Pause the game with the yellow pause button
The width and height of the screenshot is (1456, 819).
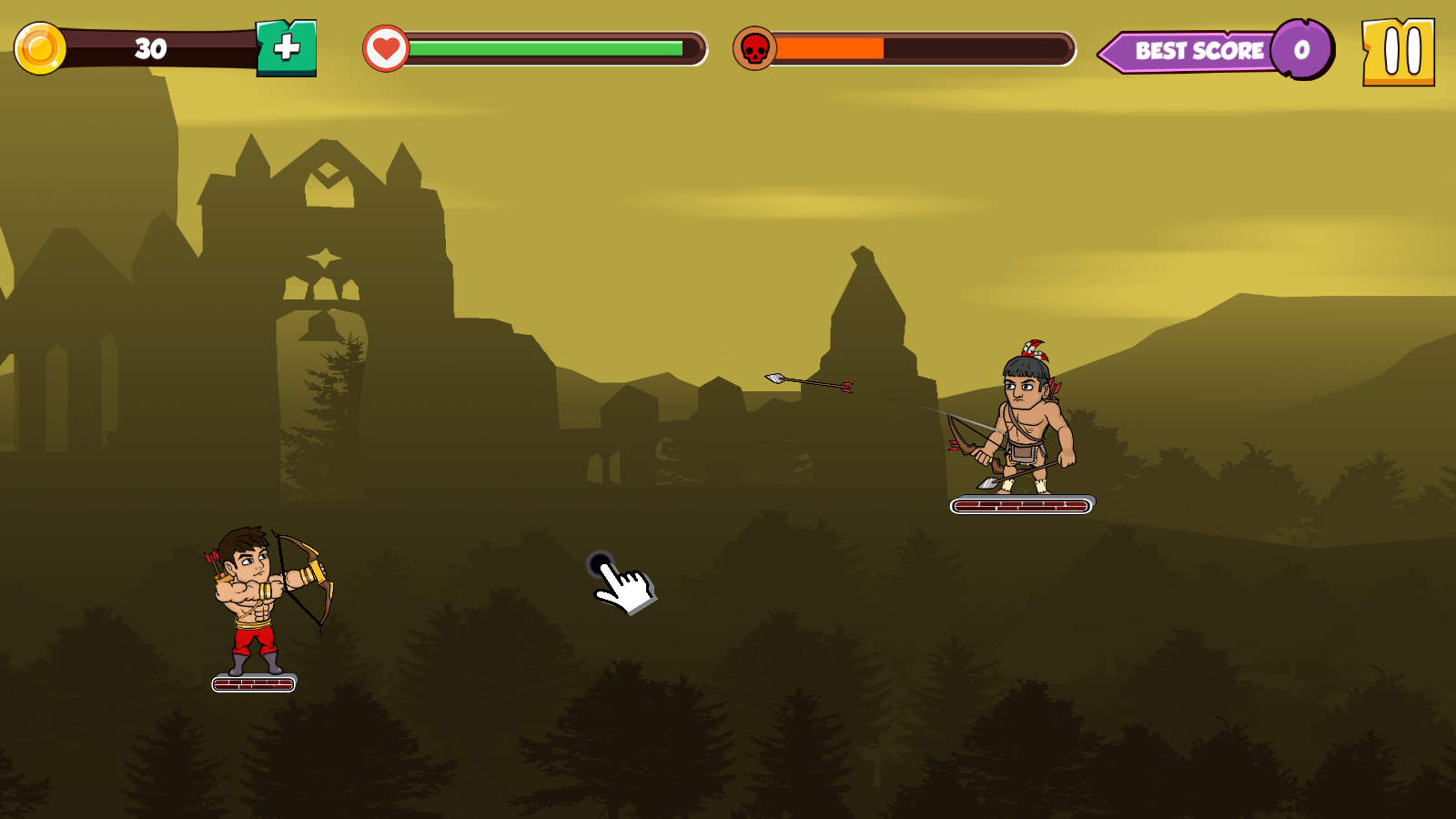[x=1399, y=52]
